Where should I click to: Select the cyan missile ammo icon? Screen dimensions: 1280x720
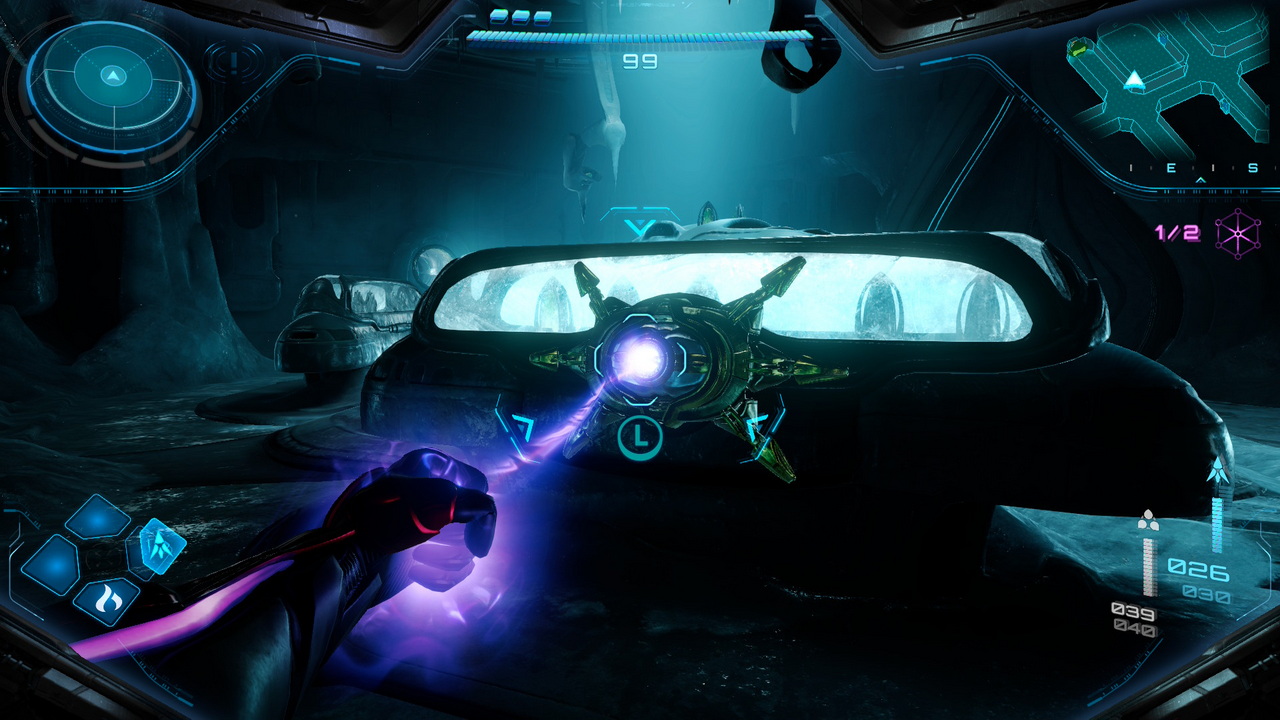click(1218, 471)
